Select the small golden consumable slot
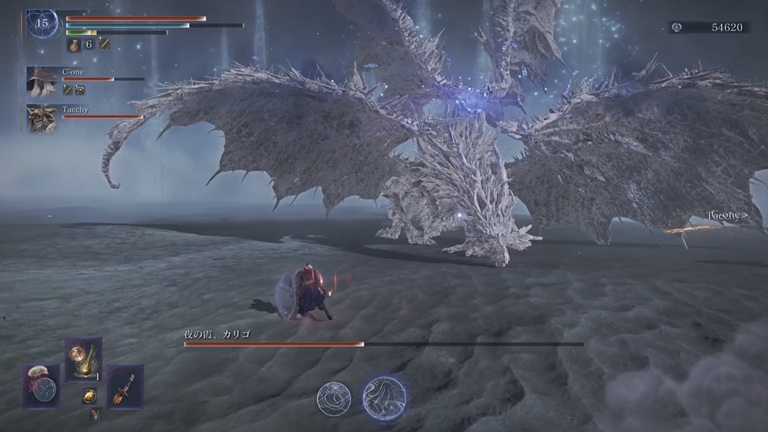This screenshot has height=432, width=768. pyautogui.click(x=89, y=397)
